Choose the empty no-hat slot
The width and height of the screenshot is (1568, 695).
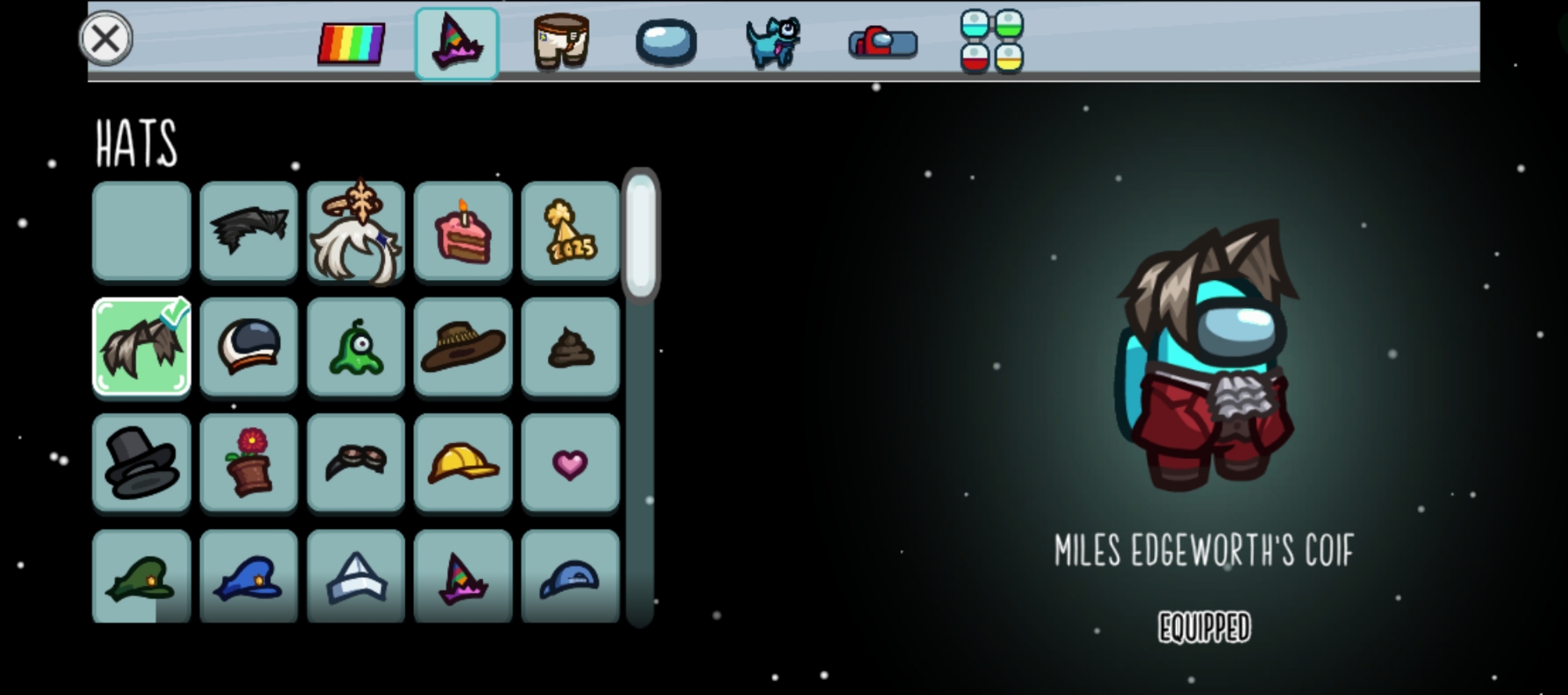[142, 231]
